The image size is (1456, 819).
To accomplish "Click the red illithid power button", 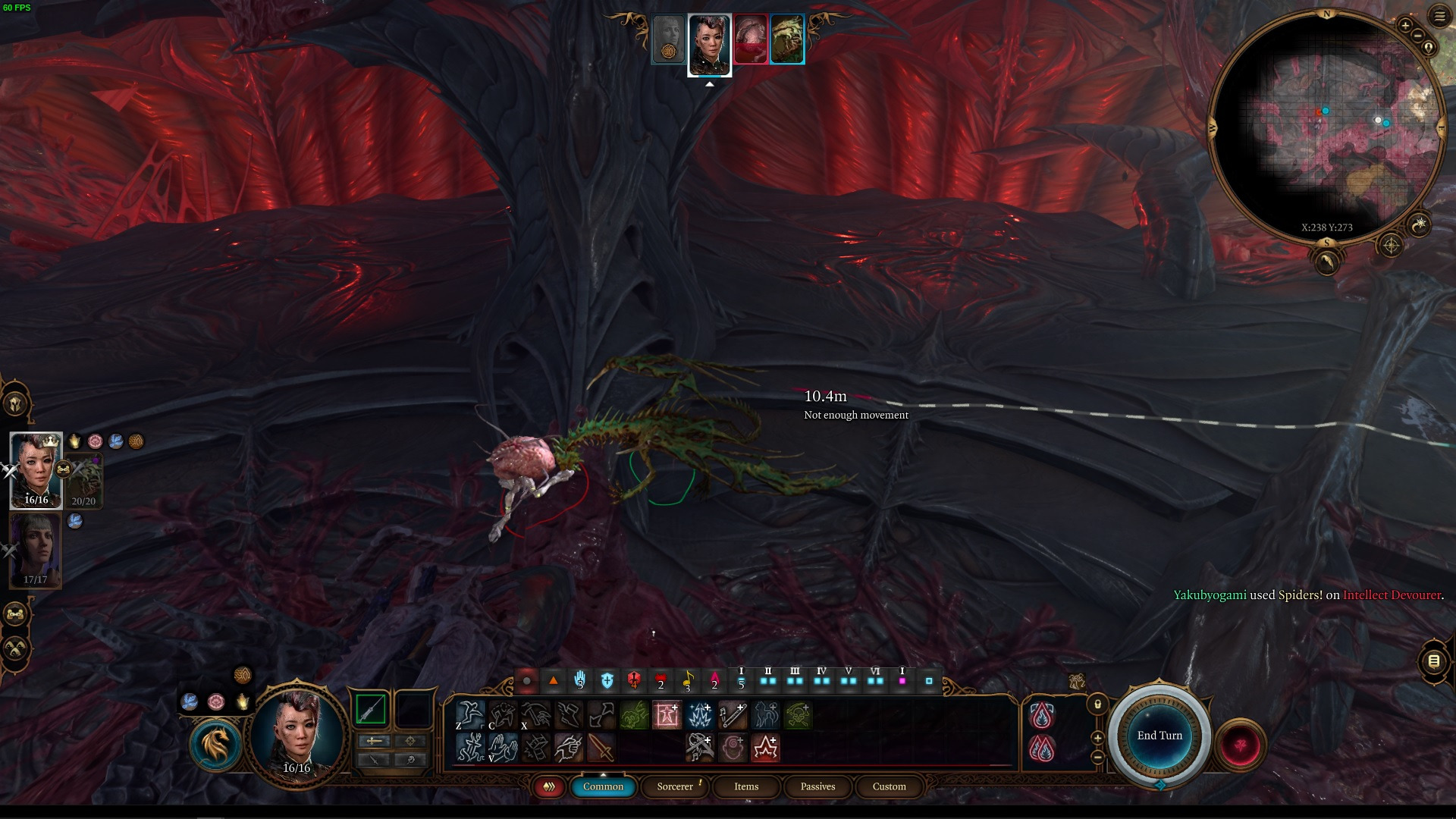I will coord(1241,745).
